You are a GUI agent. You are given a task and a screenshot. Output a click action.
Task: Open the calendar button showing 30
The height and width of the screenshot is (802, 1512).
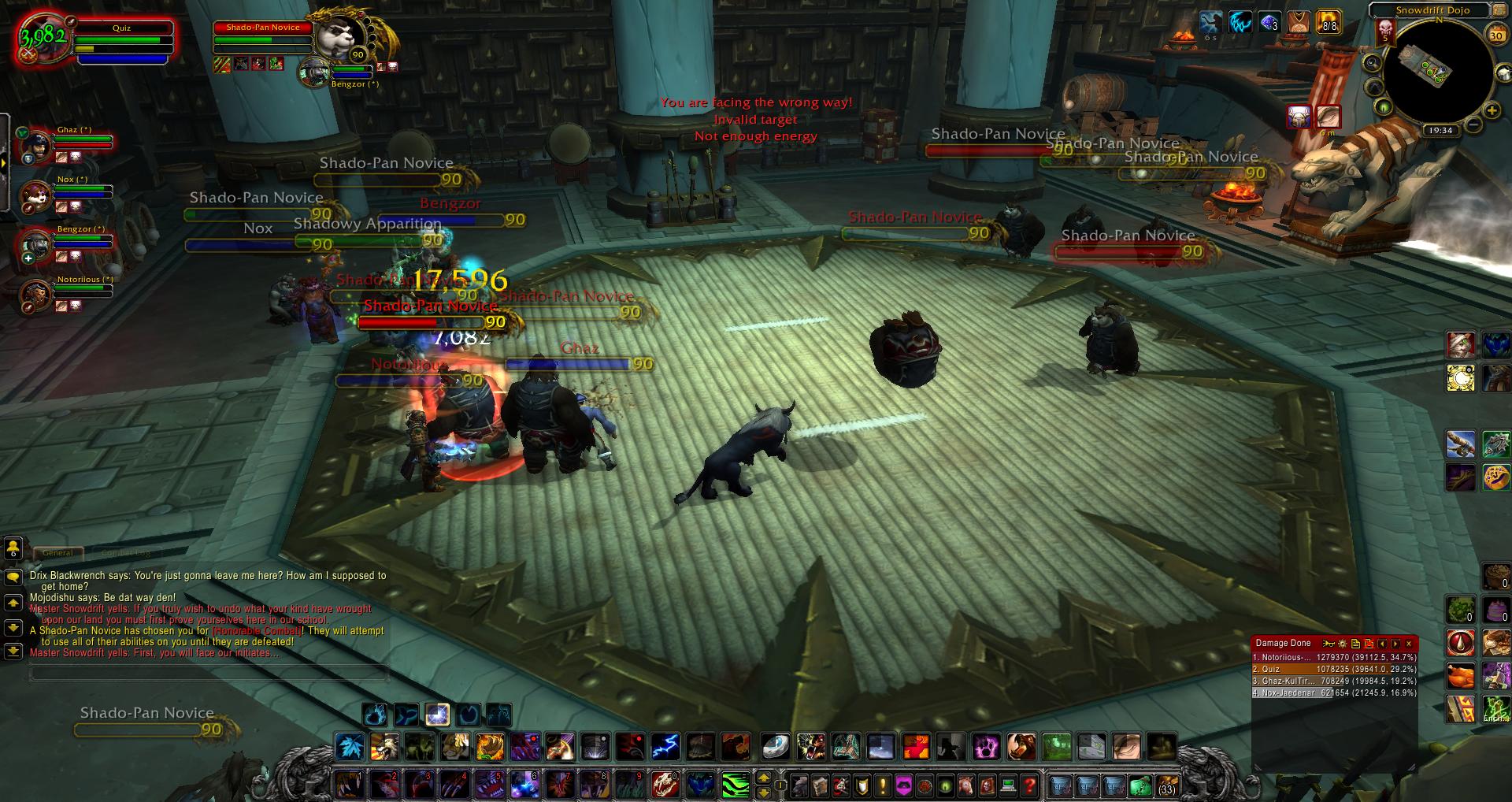tap(1495, 35)
